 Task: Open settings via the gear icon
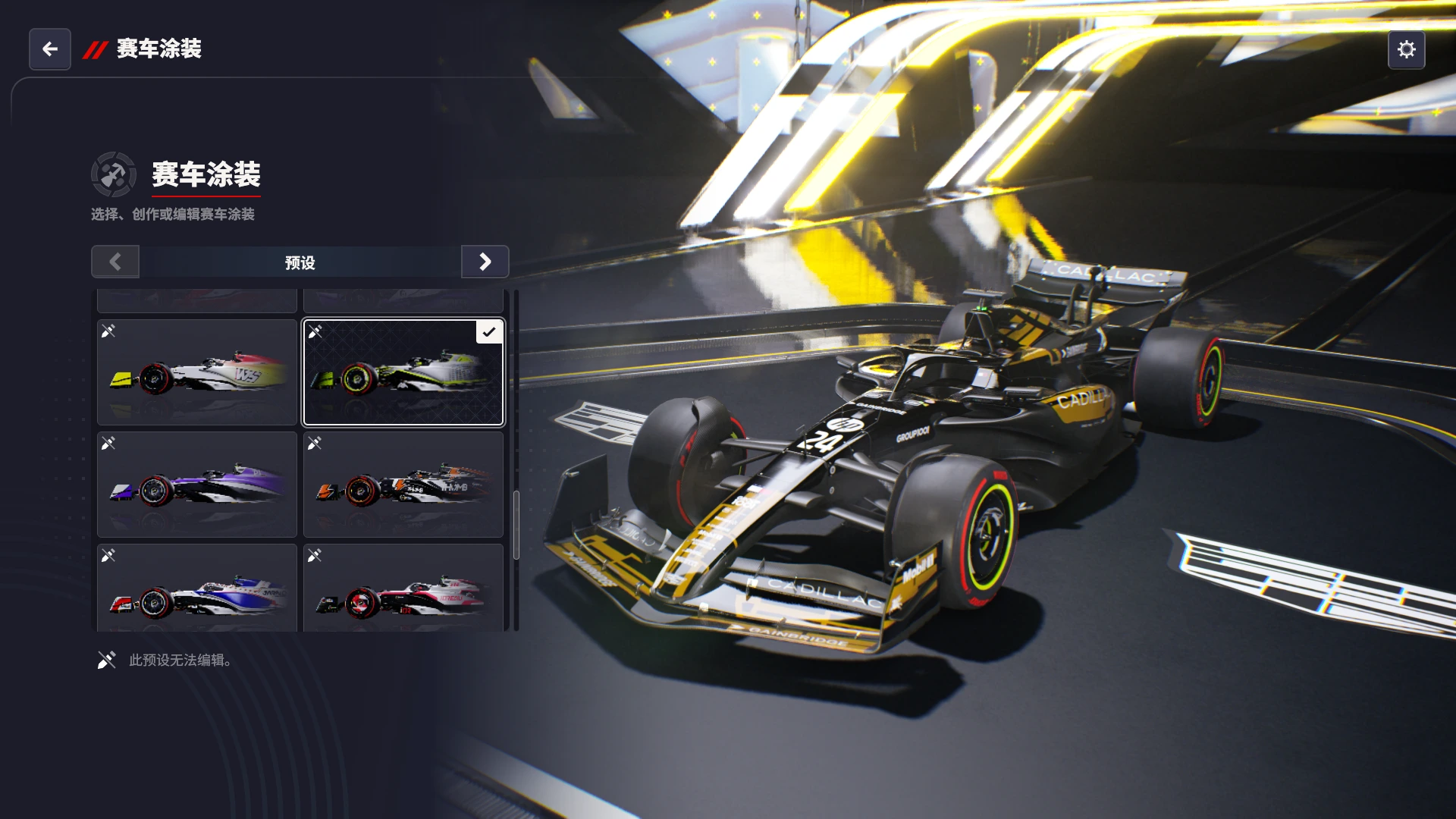(1407, 49)
